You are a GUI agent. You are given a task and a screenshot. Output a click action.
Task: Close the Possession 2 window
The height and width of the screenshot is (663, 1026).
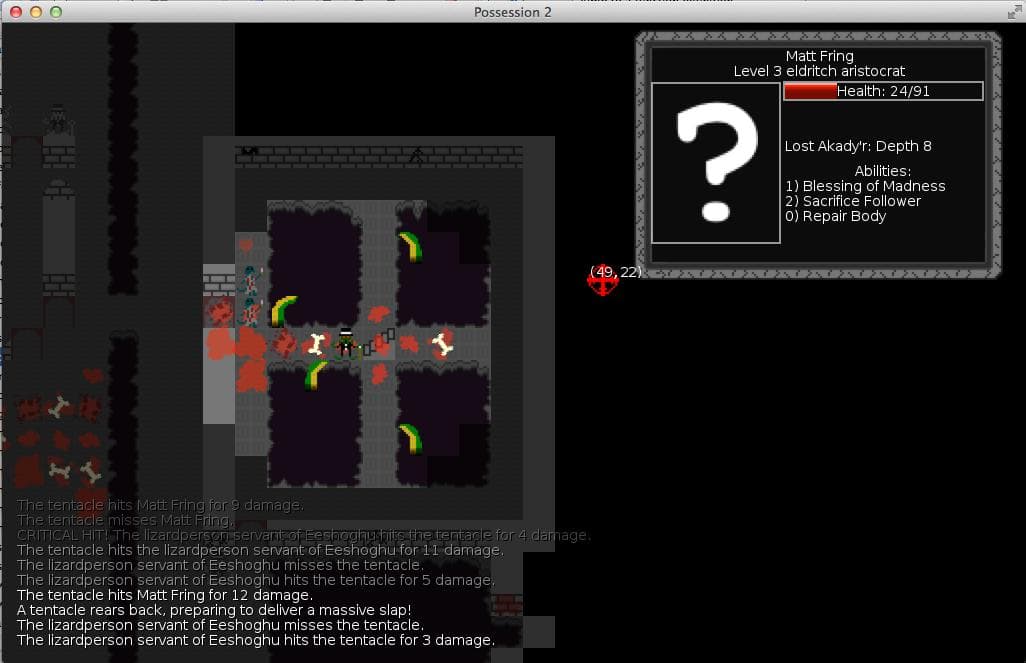[14, 12]
